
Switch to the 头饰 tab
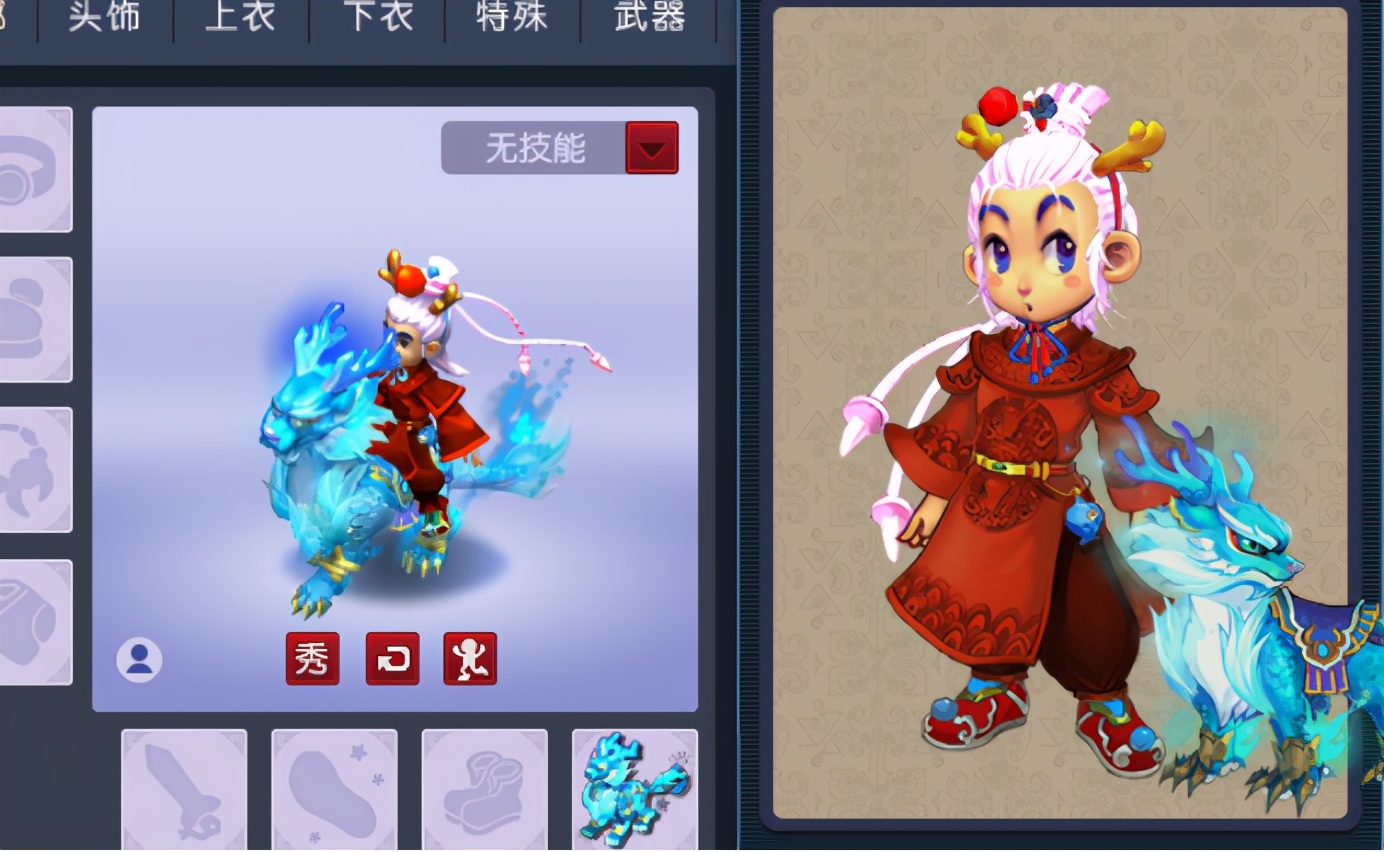point(103,17)
